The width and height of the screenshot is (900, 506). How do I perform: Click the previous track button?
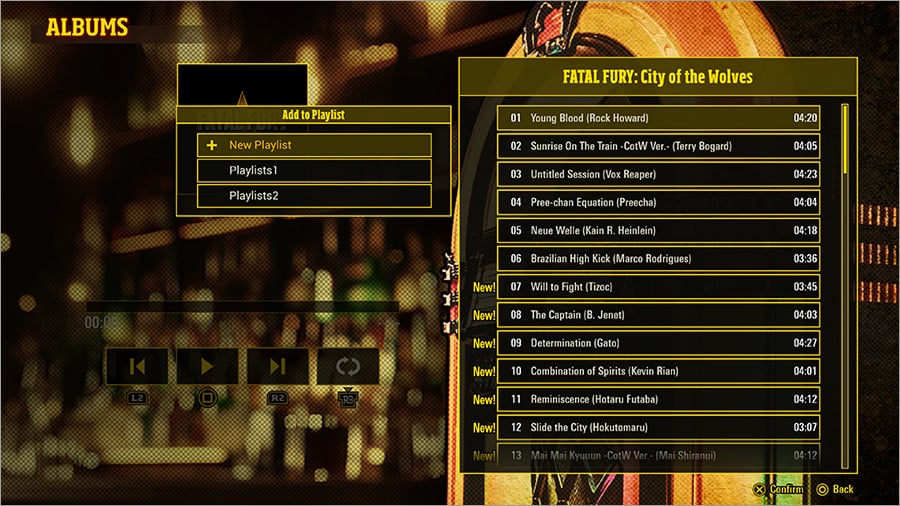(137, 367)
